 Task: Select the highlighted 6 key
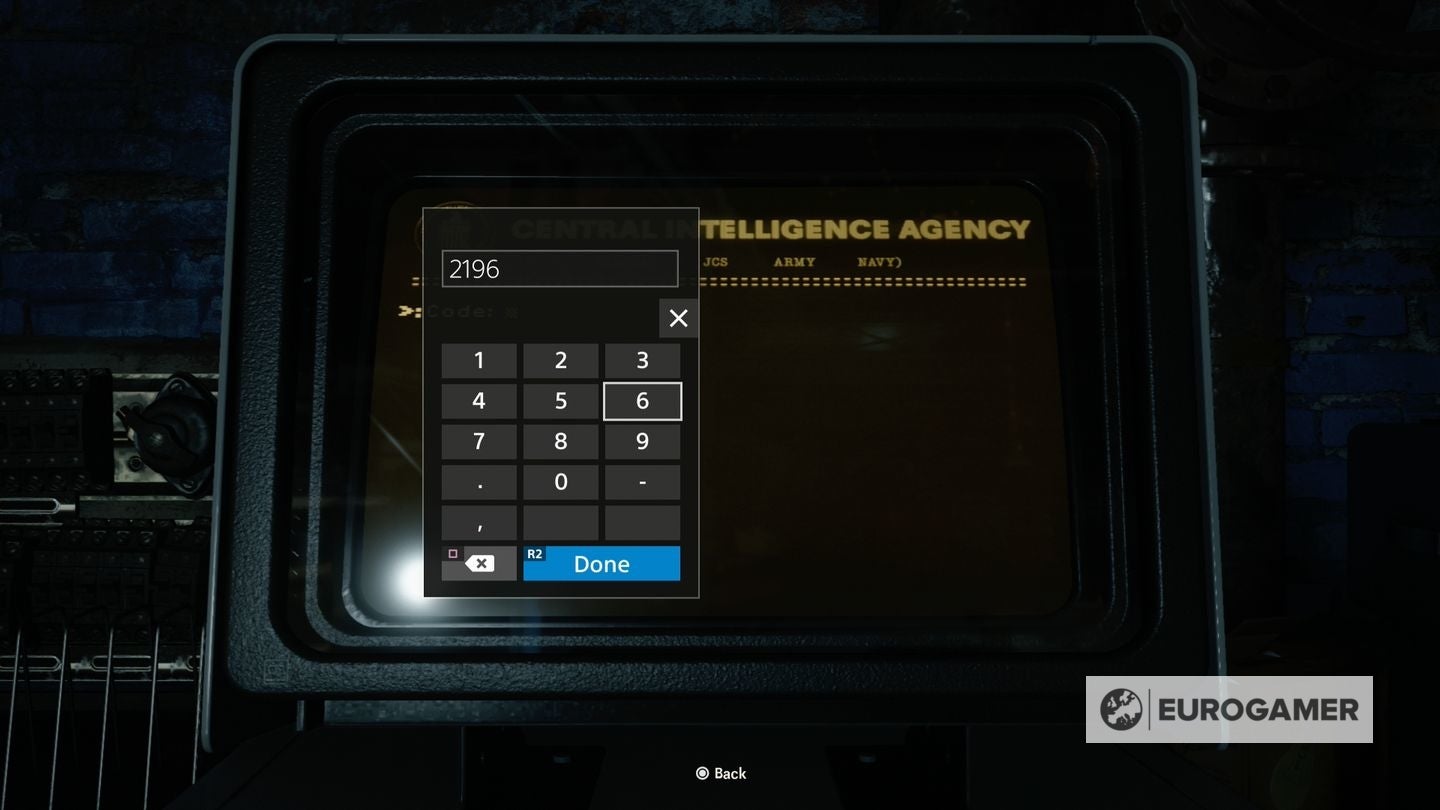pos(642,400)
